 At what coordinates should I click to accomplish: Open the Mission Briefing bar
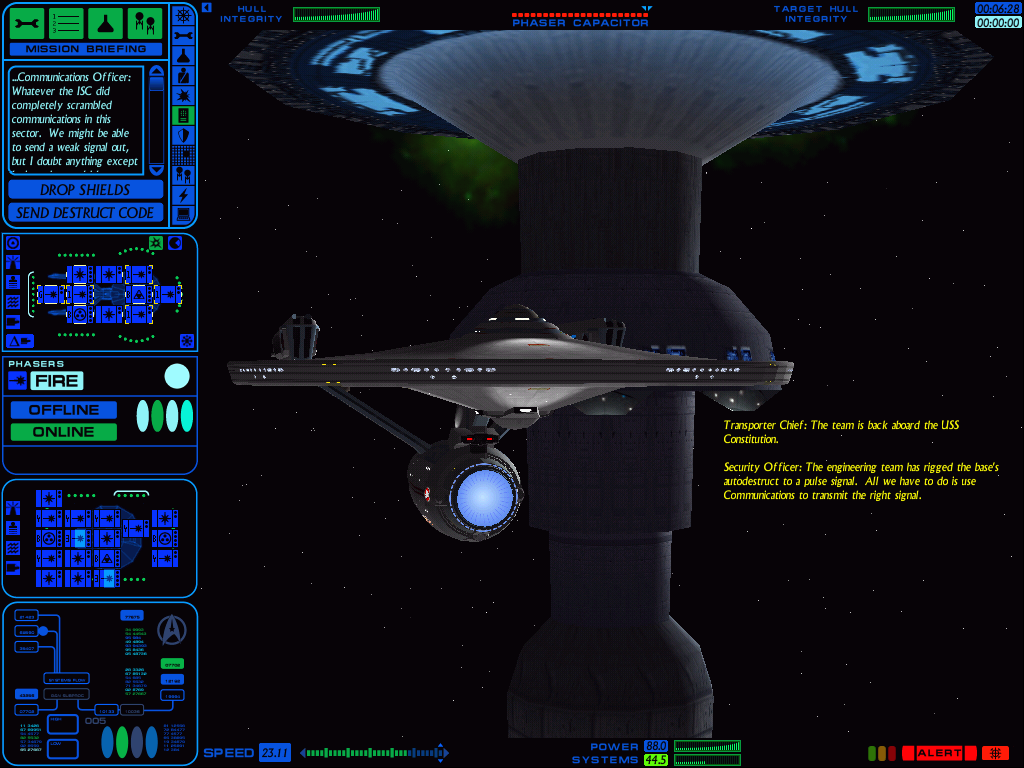(85, 49)
